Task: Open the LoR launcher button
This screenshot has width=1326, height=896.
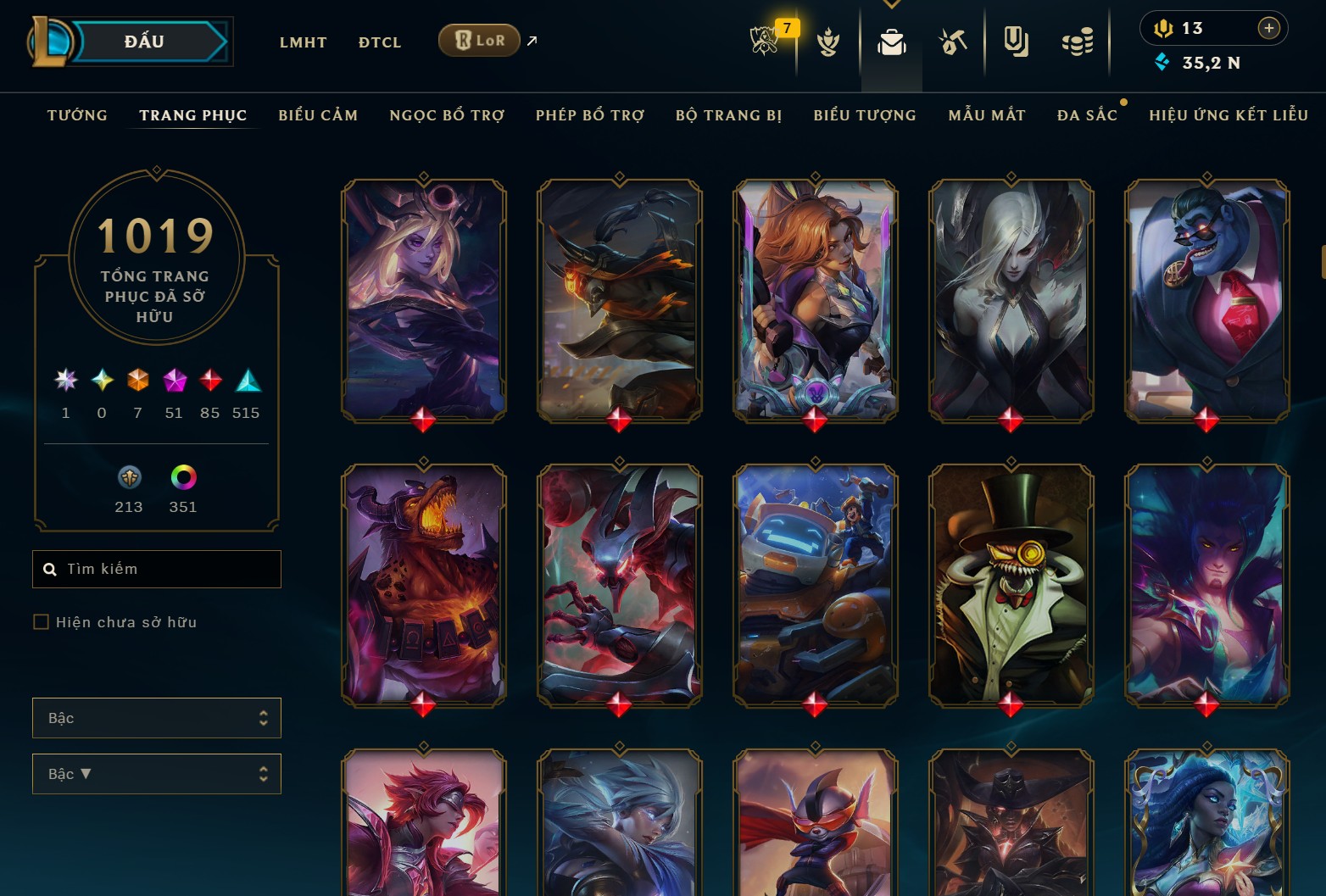Action: (x=479, y=41)
